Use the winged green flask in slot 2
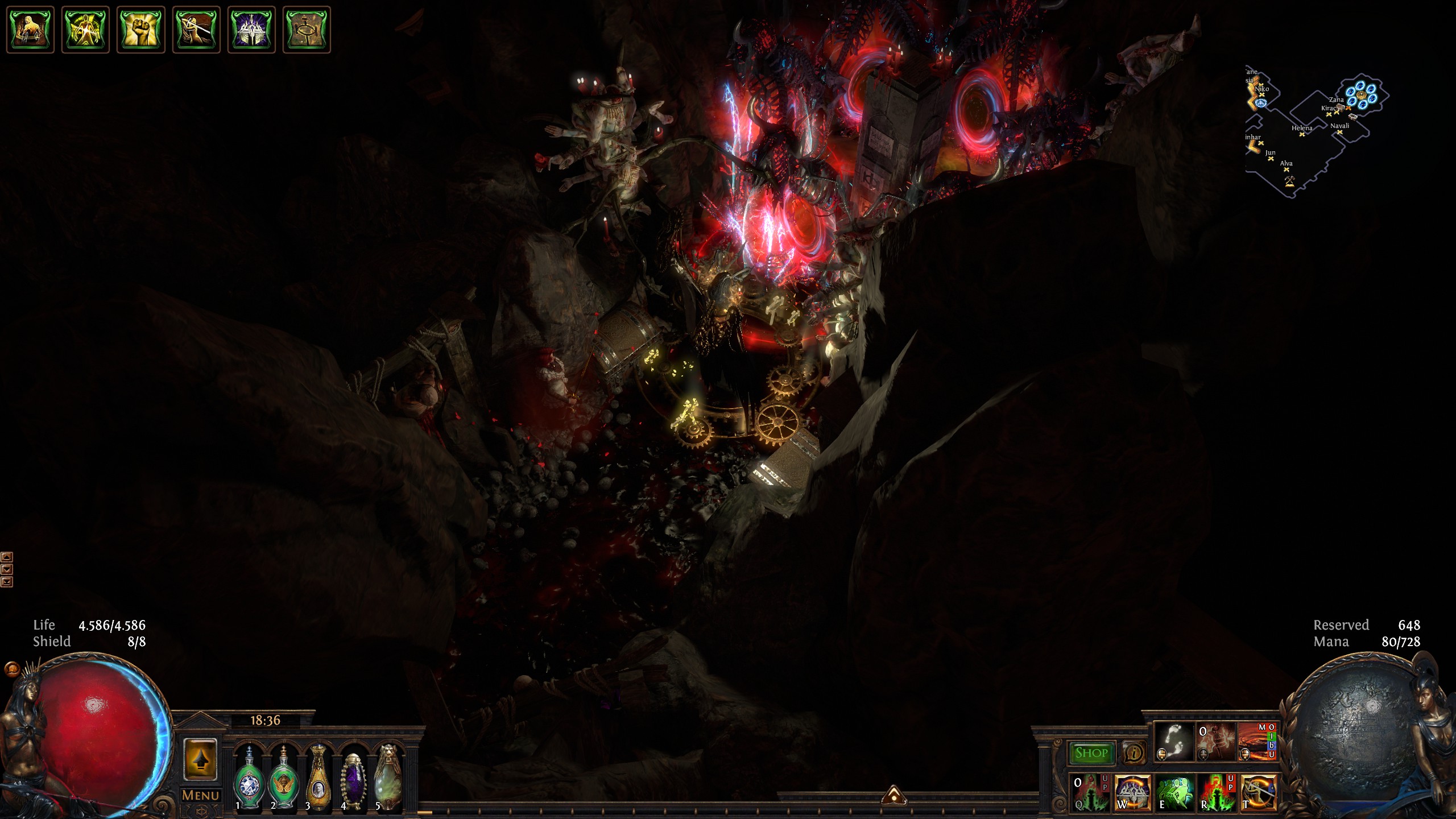Image resolution: width=1456 pixels, height=819 pixels. click(x=283, y=777)
